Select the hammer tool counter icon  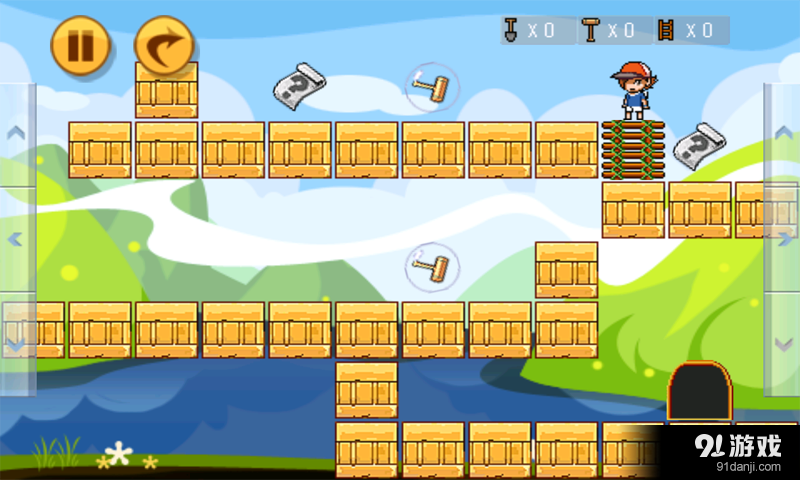point(591,30)
